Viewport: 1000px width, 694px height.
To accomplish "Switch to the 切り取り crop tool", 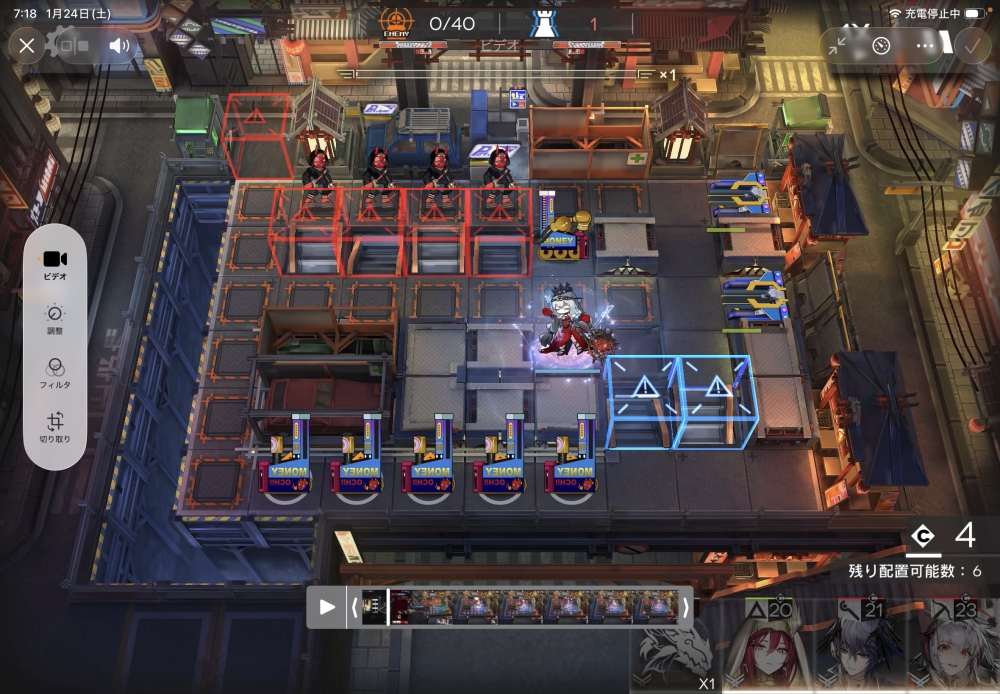I will 55,427.
